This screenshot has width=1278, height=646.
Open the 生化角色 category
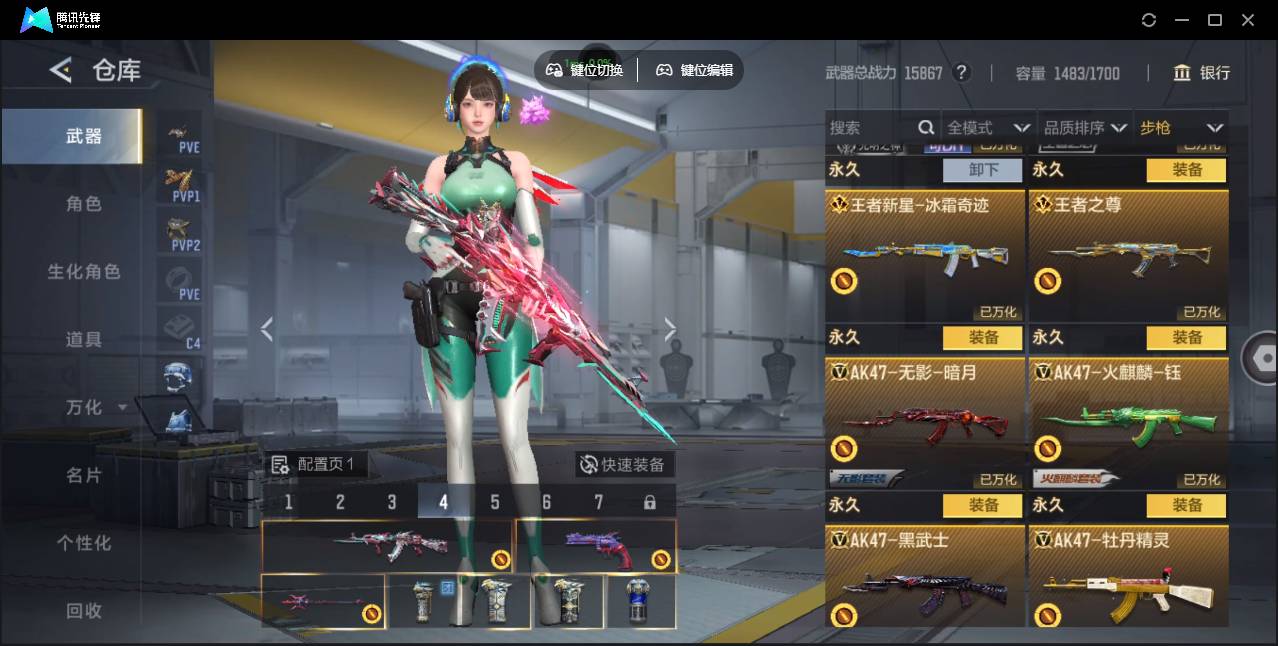(84, 272)
